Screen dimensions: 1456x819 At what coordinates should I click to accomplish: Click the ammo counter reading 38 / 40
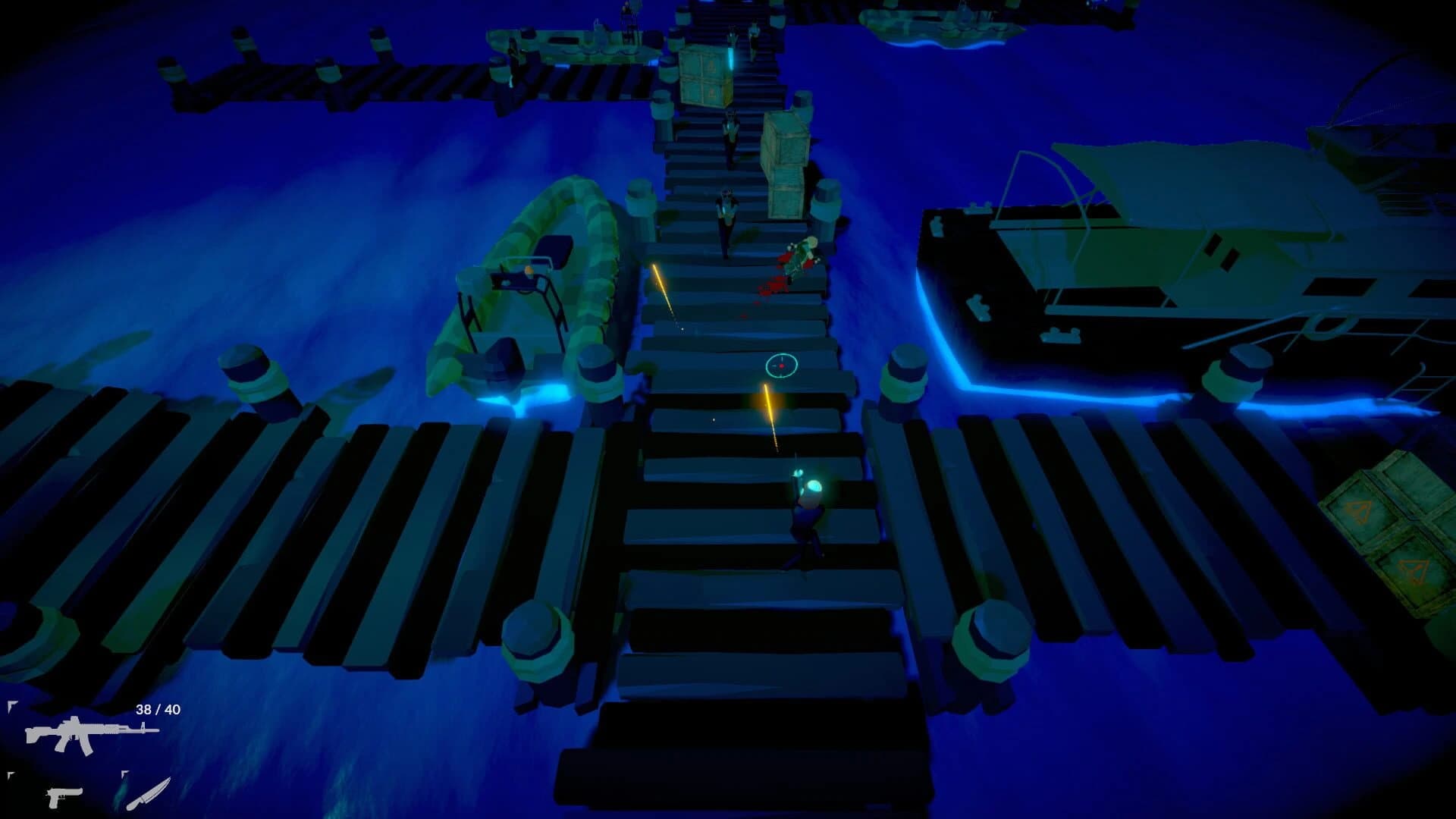tap(156, 709)
